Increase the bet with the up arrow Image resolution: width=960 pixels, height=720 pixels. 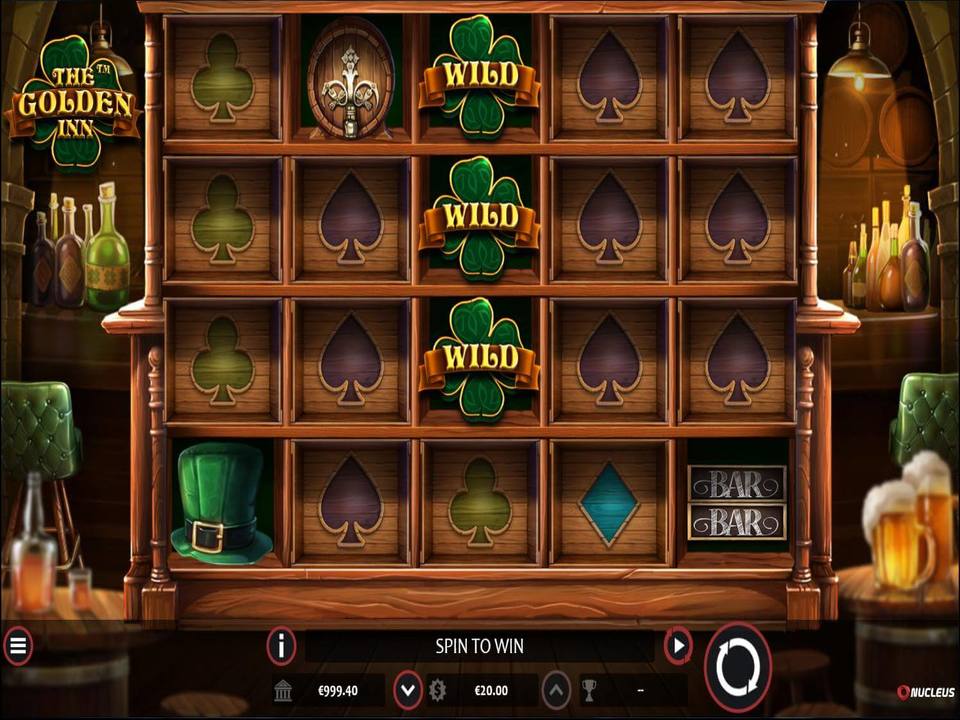point(556,689)
